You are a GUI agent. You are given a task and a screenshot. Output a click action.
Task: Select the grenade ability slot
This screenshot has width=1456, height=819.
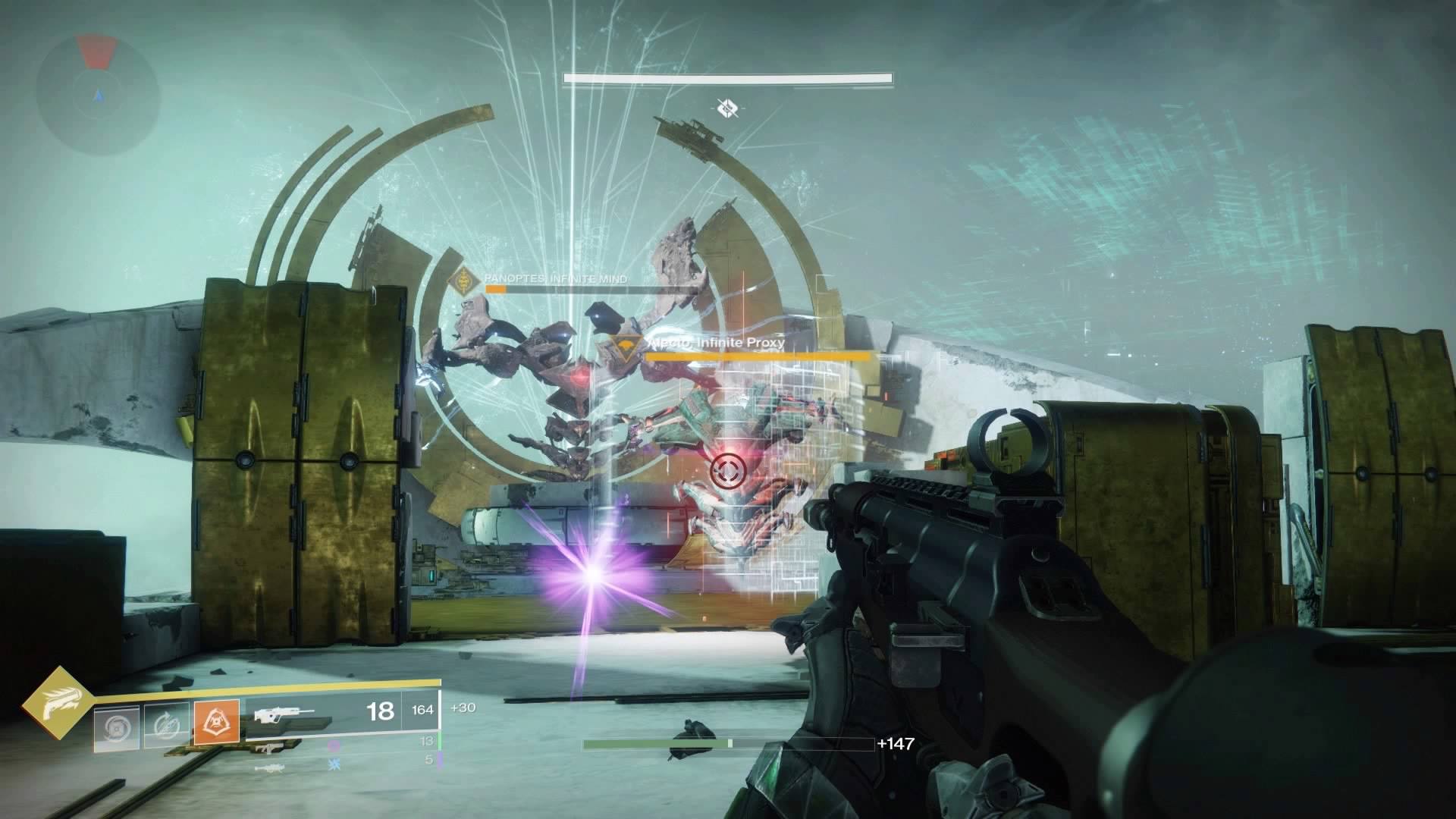click(x=116, y=727)
